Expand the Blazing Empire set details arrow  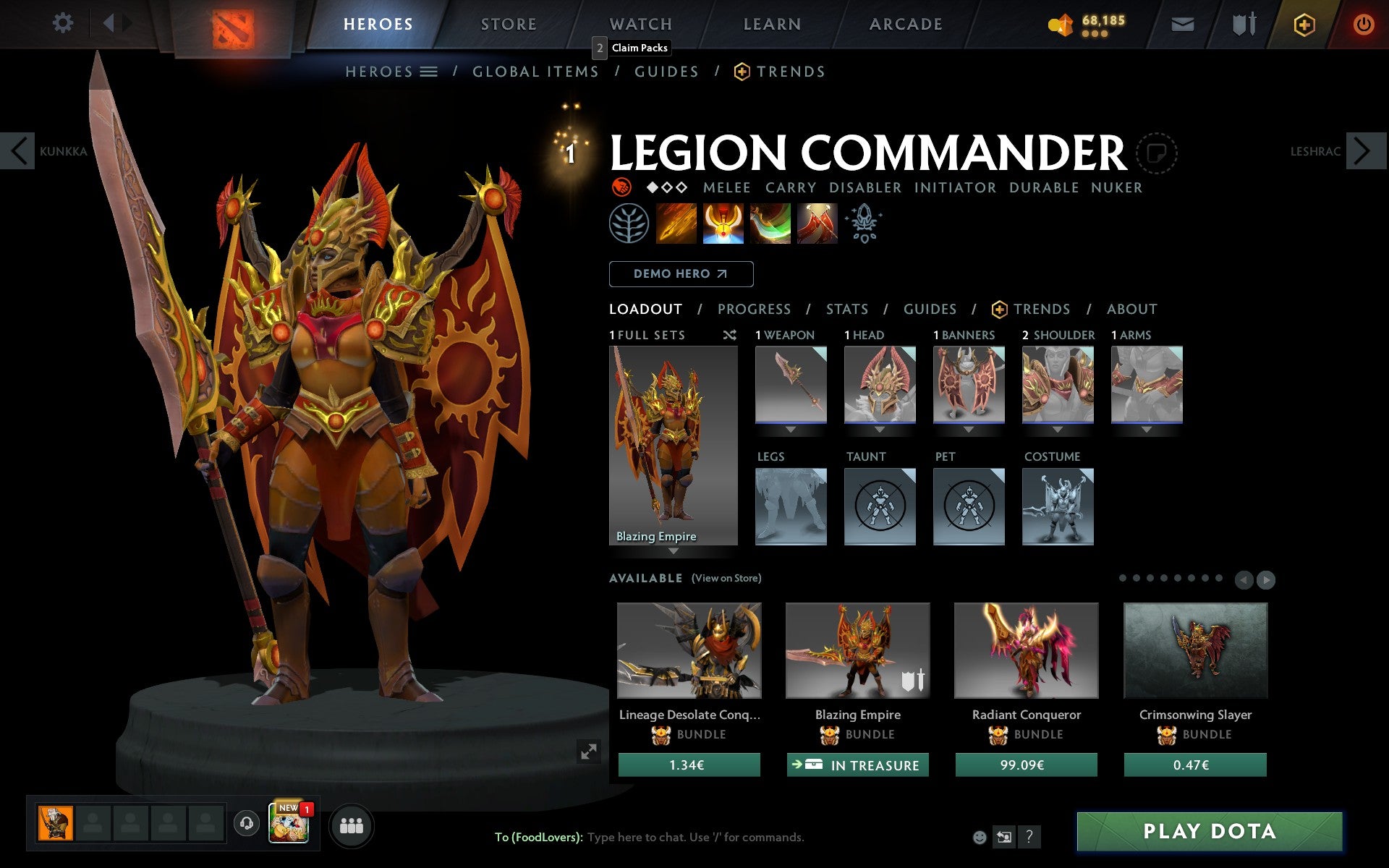pyautogui.click(x=674, y=551)
